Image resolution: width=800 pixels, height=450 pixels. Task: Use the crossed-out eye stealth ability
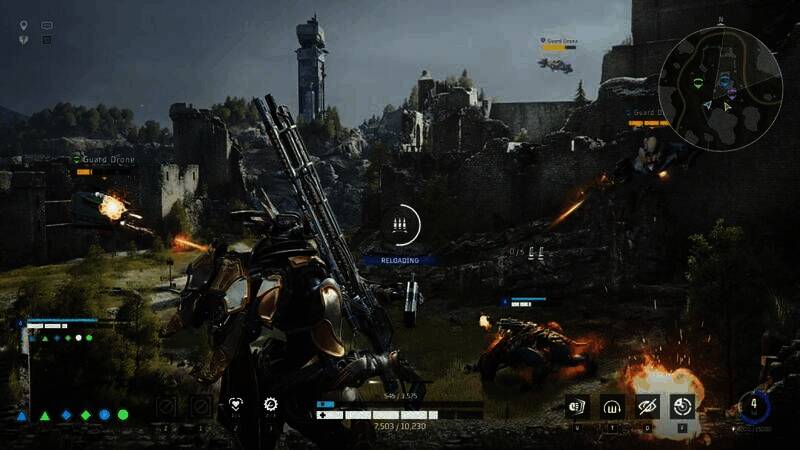[647, 405]
